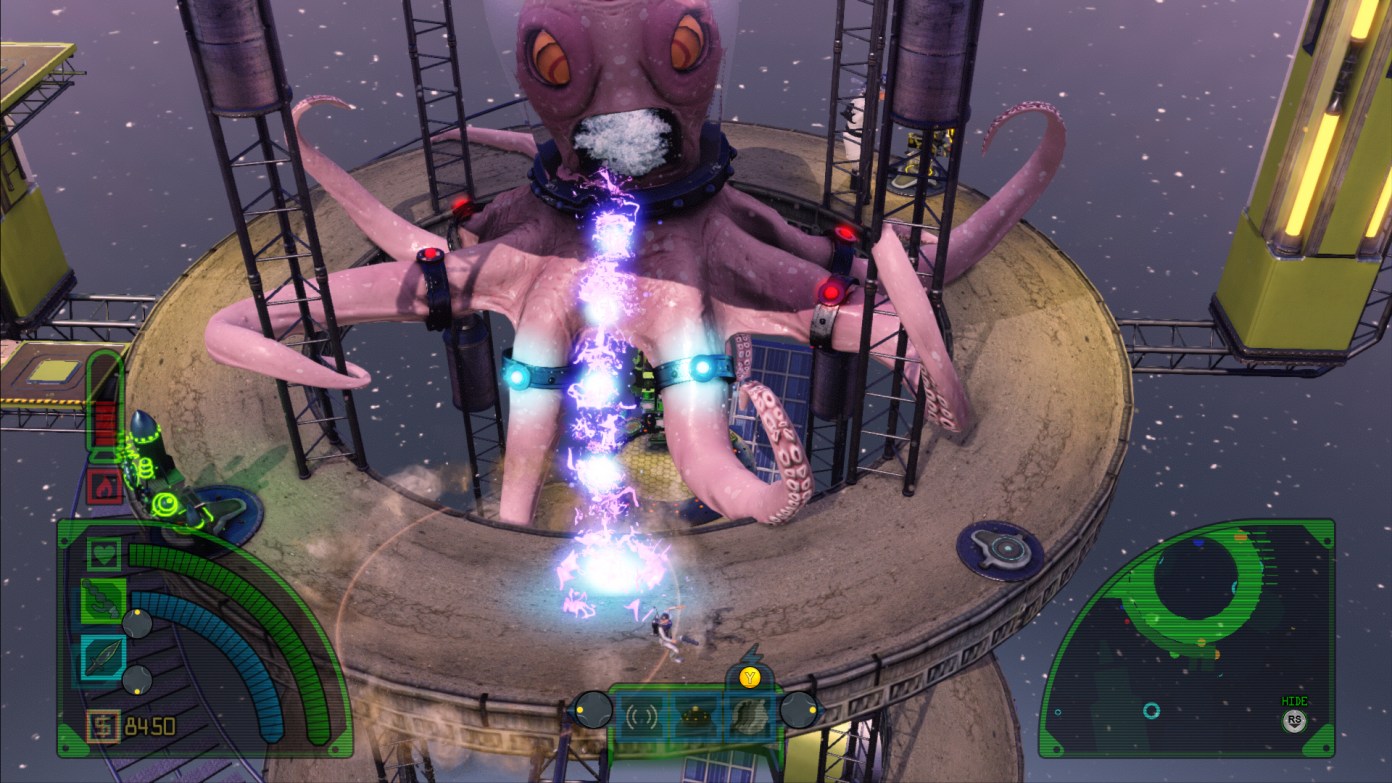Choose the sound wave item slot
This screenshot has height=783, width=1392.
[x=641, y=714]
